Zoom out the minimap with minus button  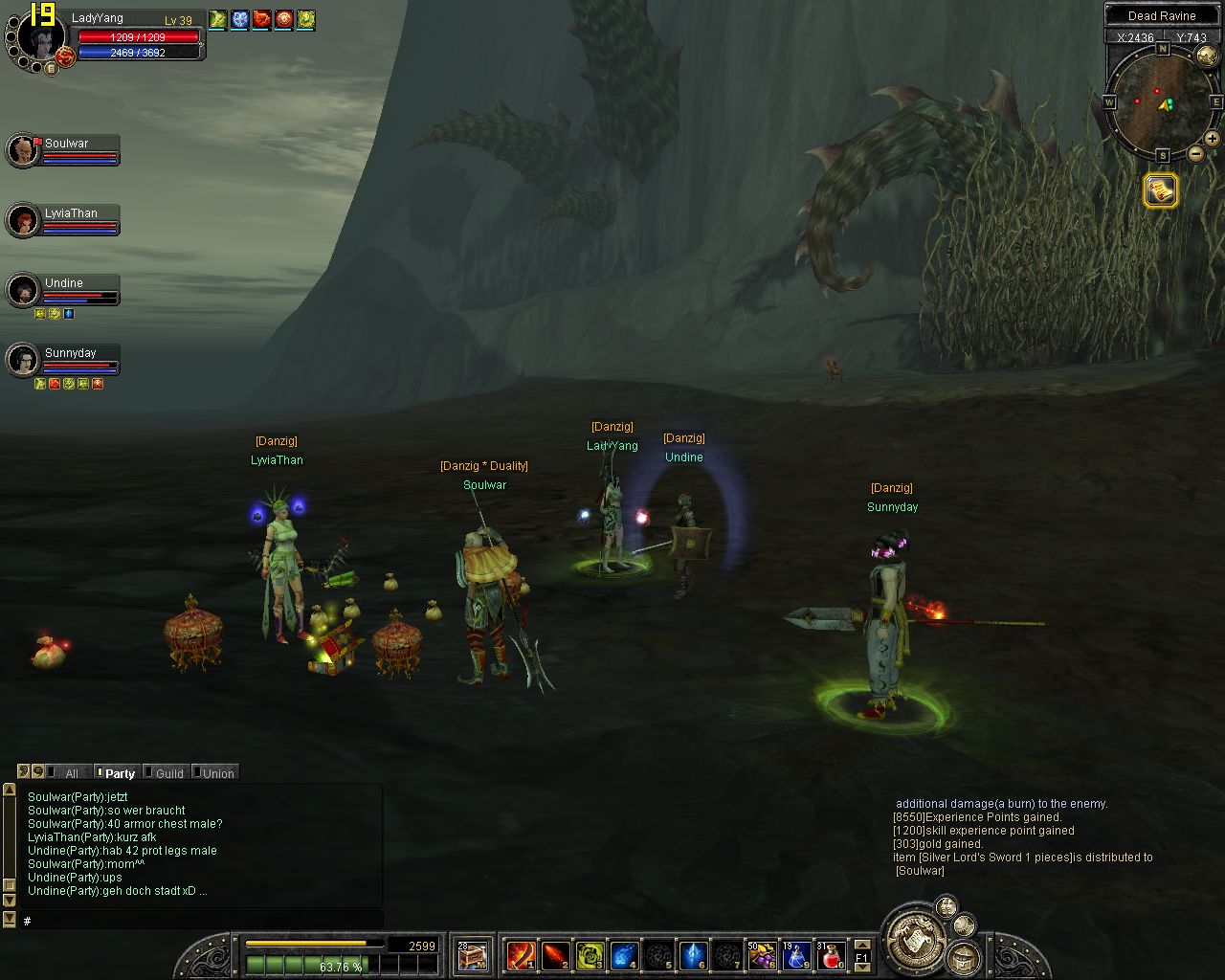(x=1195, y=153)
